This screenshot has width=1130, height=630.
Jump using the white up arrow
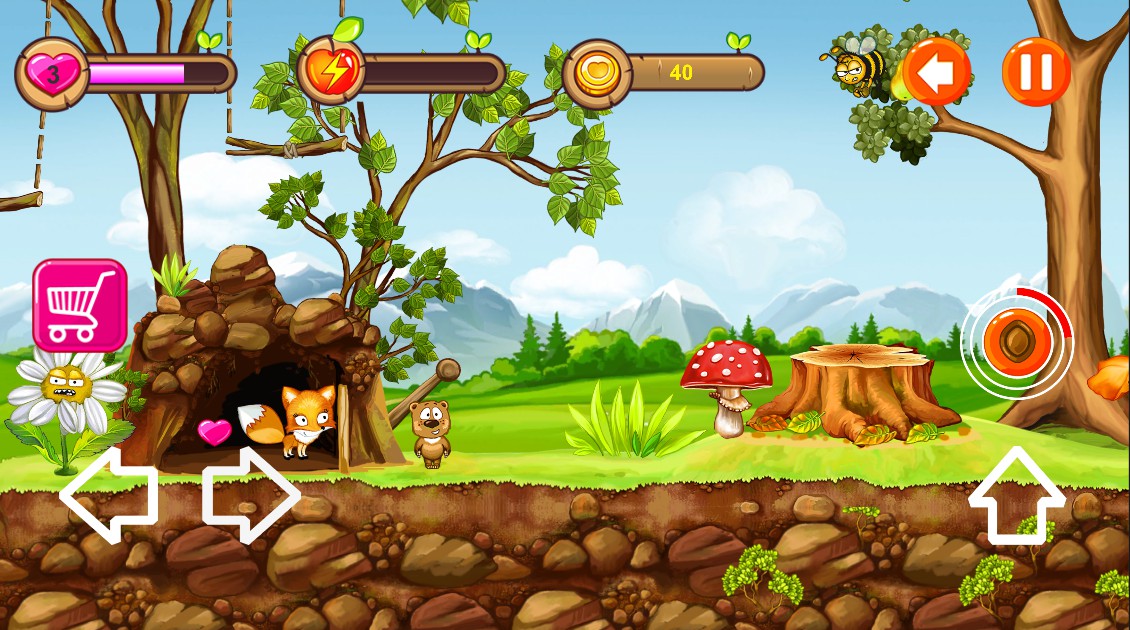pos(1016,494)
